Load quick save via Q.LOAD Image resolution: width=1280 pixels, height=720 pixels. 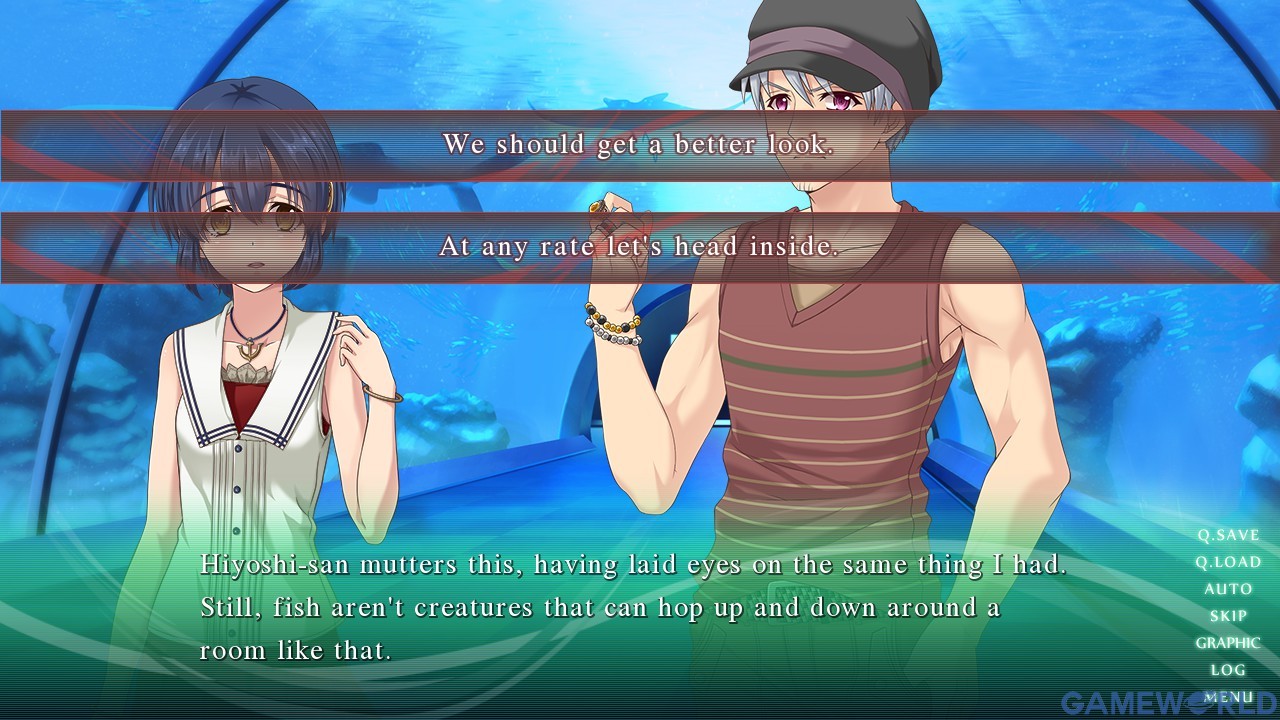click(1228, 563)
